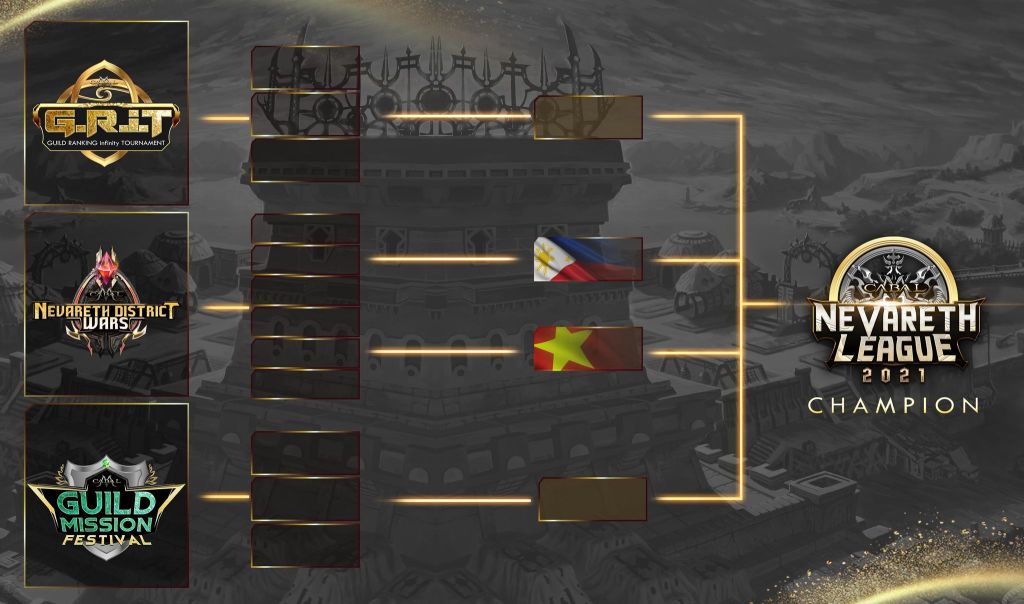
Task: Select the Vietnam flag bracket slot
Action: pyautogui.click(x=588, y=348)
